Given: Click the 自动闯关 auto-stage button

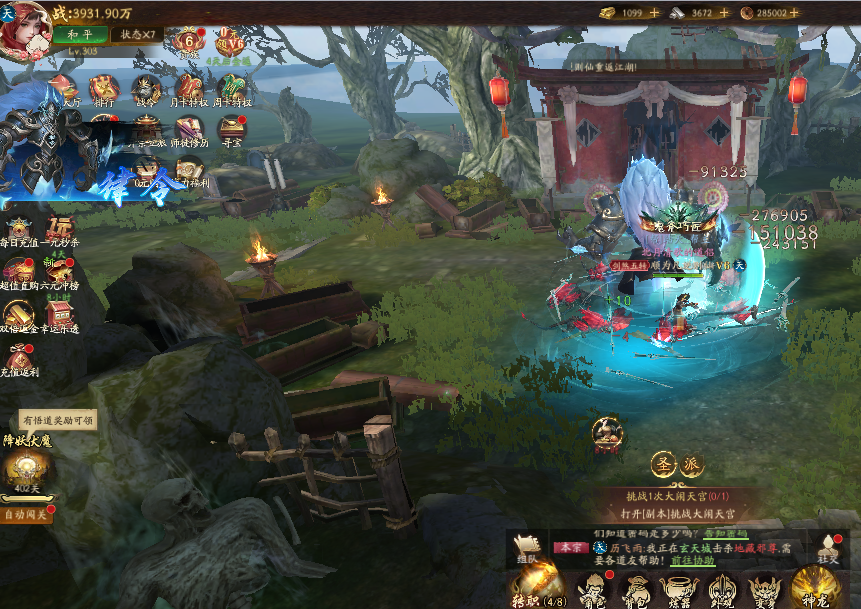Looking at the screenshot, I should tap(26, 515).
